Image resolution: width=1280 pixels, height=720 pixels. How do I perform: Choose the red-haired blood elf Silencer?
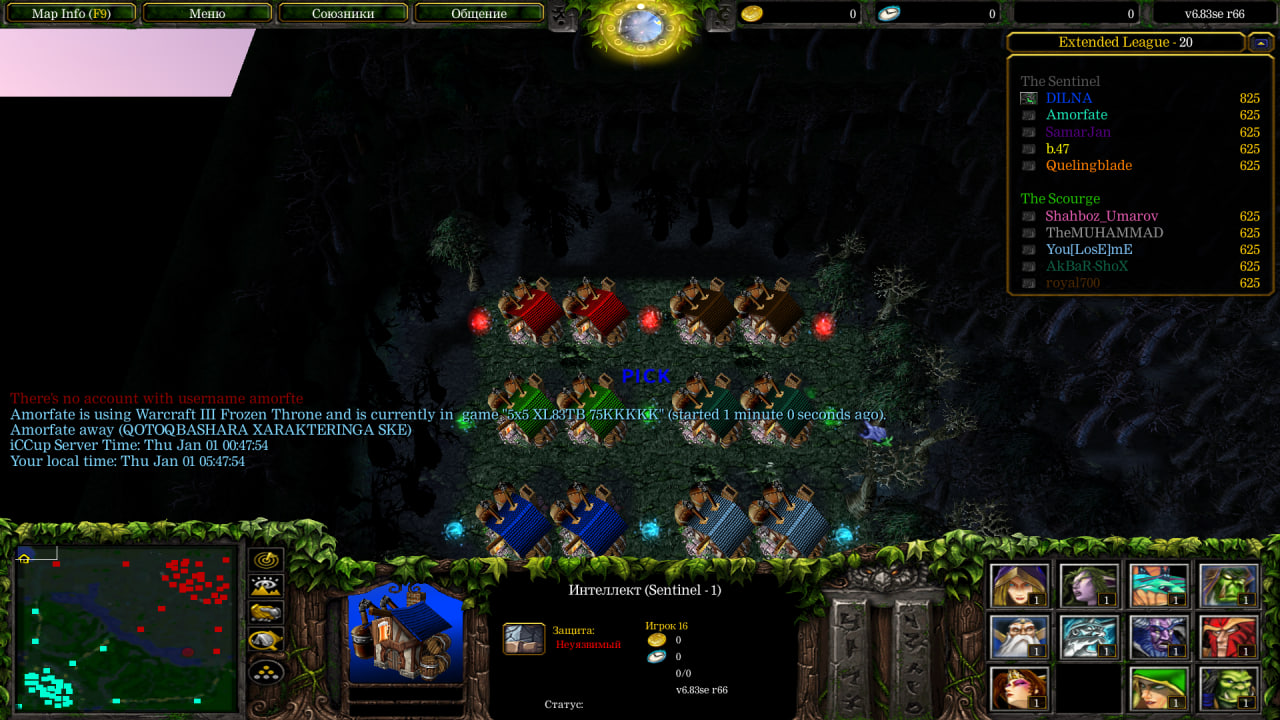point(1230,637)
